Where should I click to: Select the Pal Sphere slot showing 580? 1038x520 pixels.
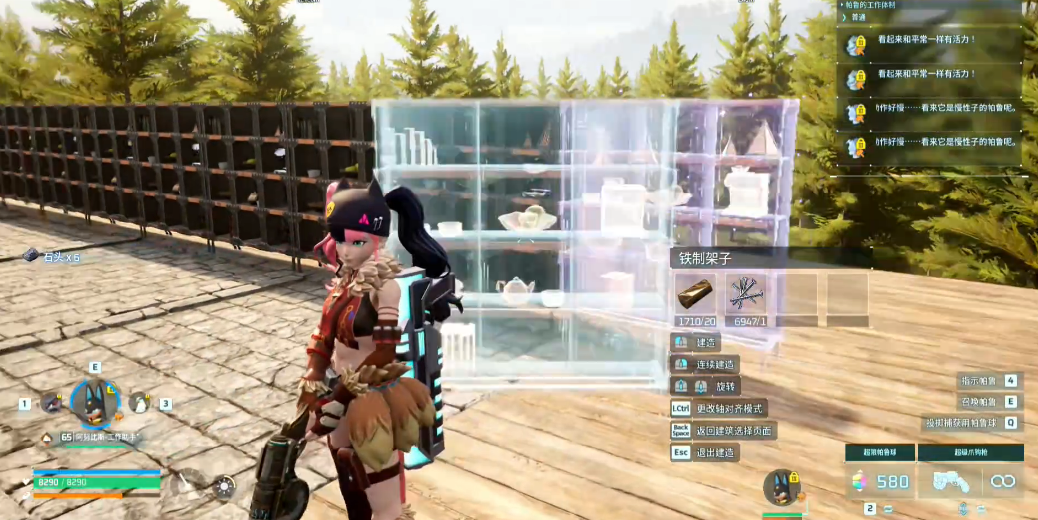(879, 482)
